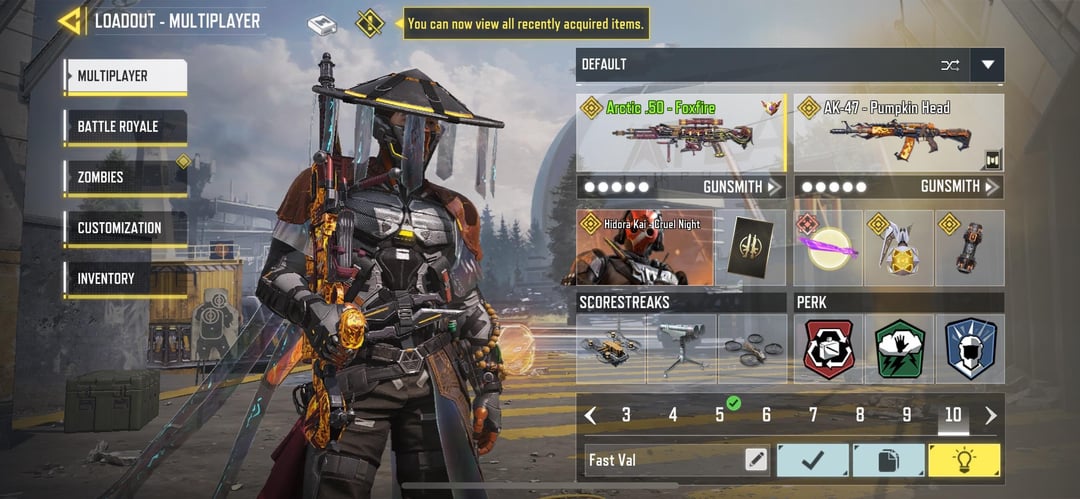The height and width of the screenshot is (499, 1080).
Task: Confirm loadout with the checkmark button
Action: [x=812, y=460]
